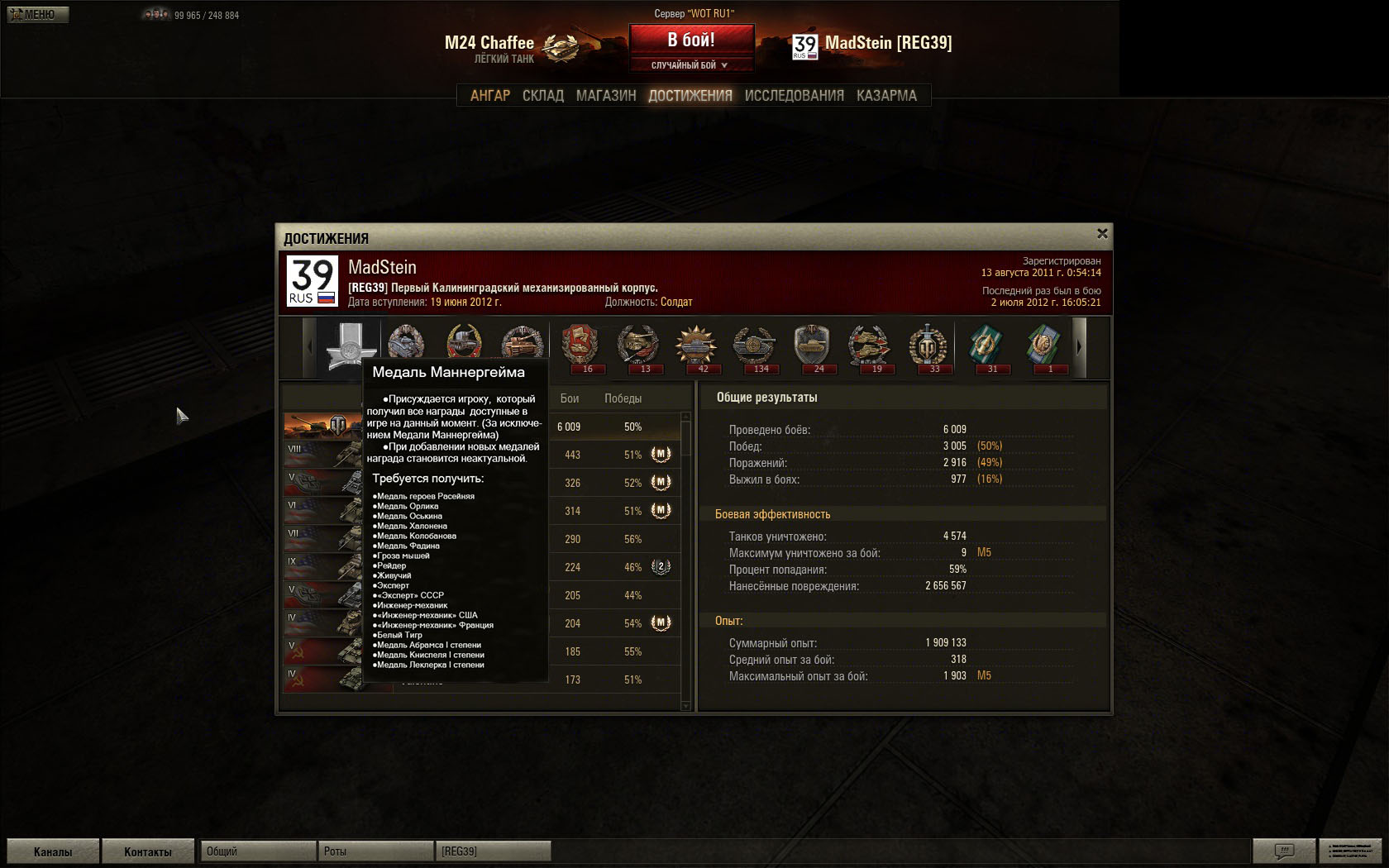This screenshot has width=1389, height=868.
Task: Open the Магазин tab
Action: (x=606, y=96)
